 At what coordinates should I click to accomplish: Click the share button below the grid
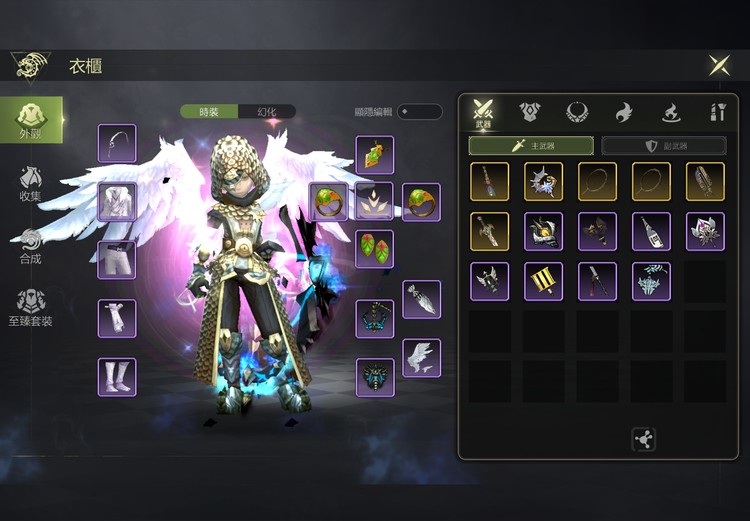[x=643, y=438]
